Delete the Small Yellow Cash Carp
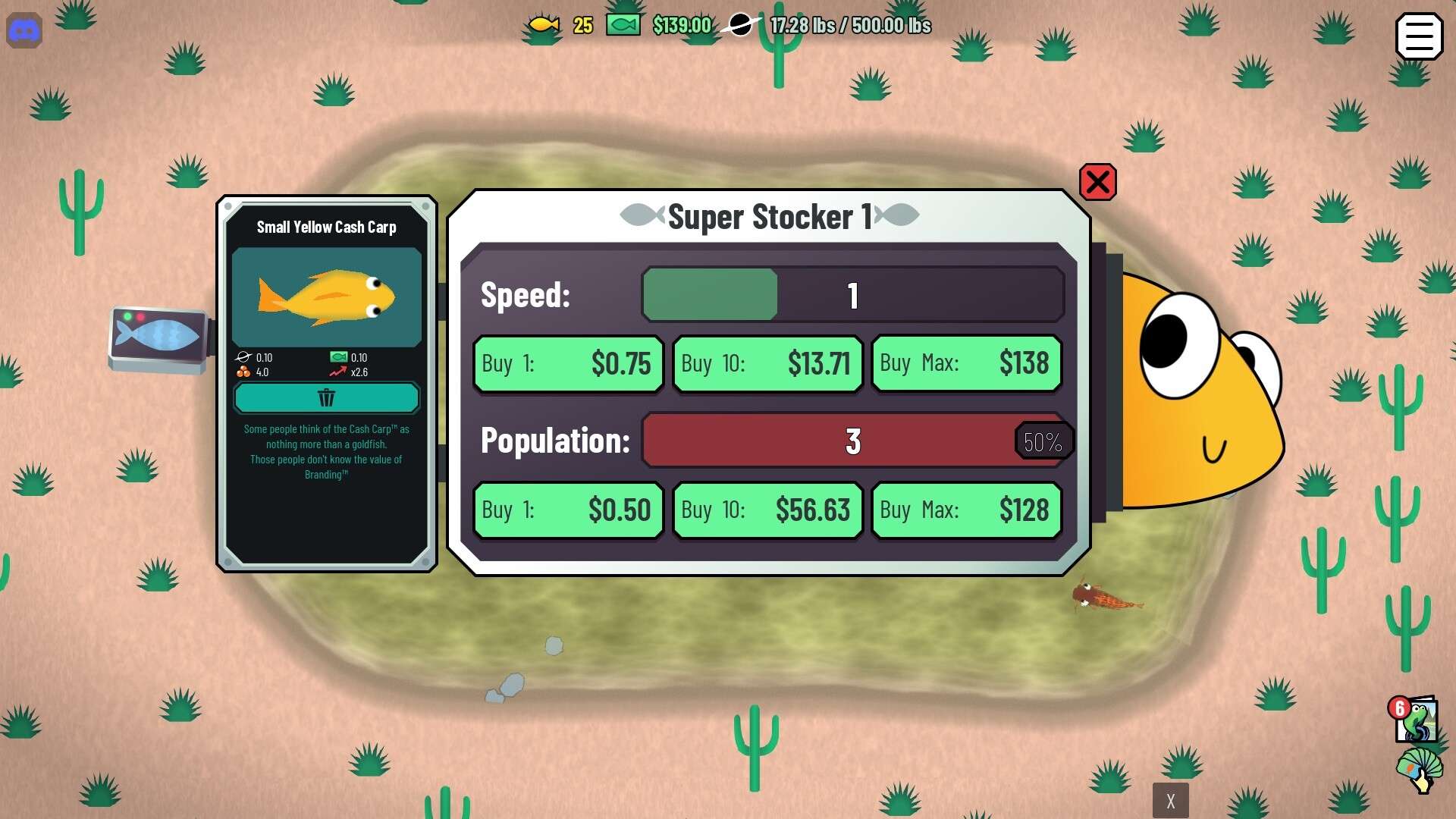1456x819 pixels. tap(326, 398)
